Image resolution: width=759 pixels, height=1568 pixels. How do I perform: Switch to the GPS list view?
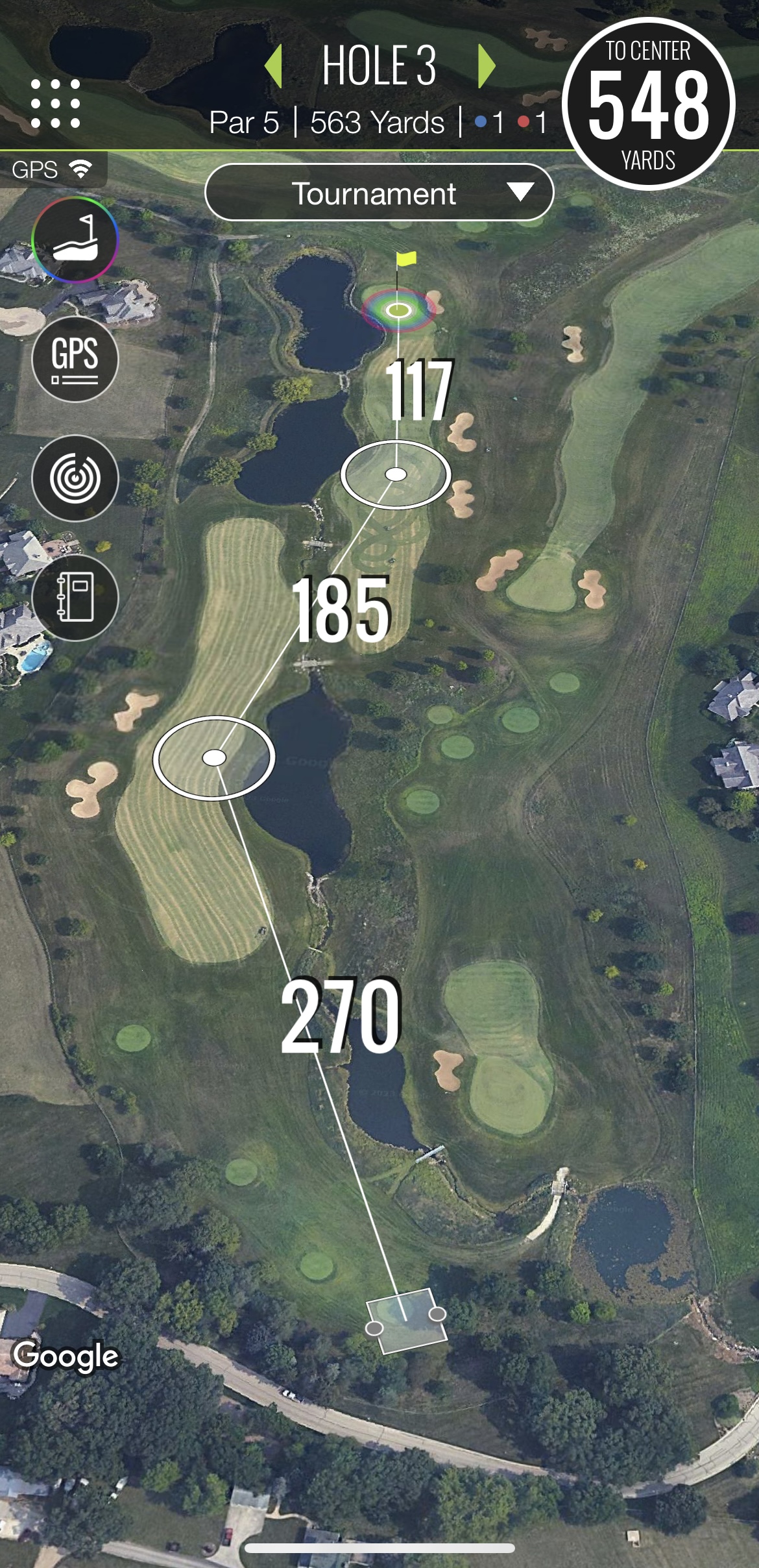[75, 359]
